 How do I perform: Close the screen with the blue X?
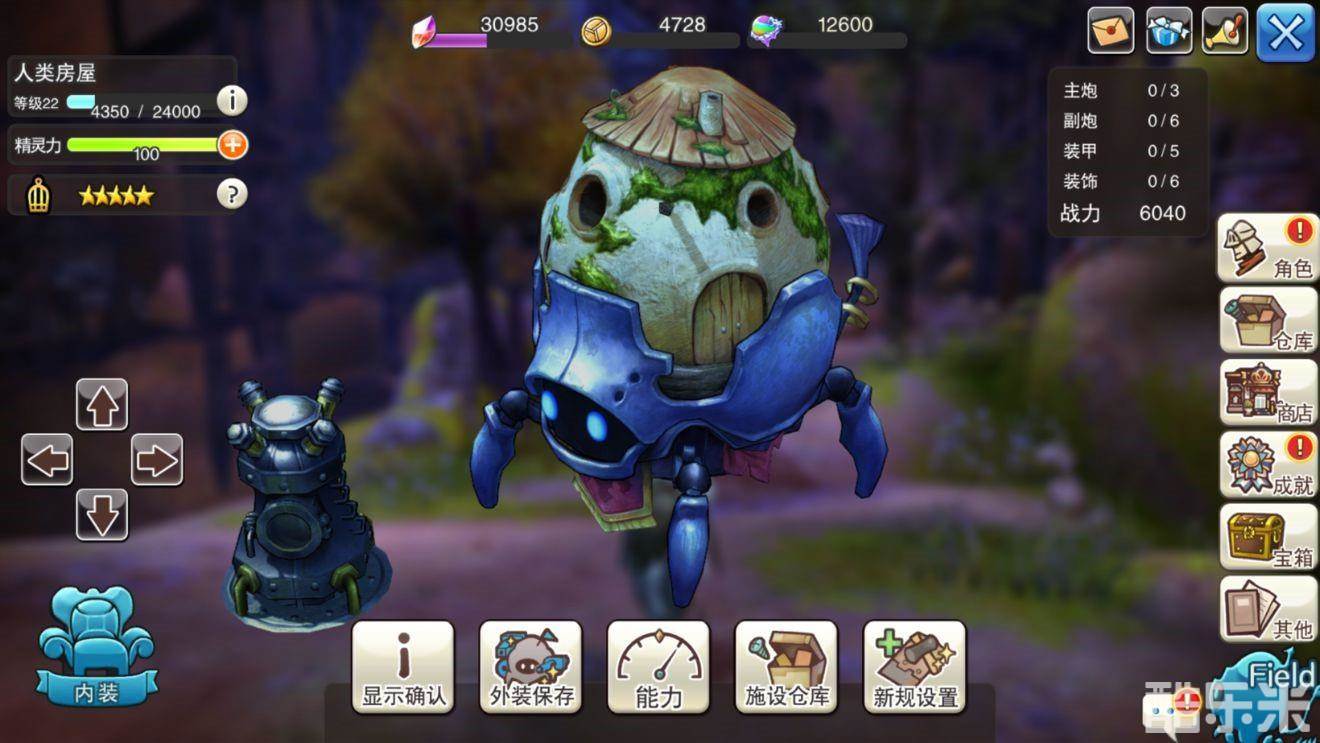pyautogui.click(x=1285, y=32)
